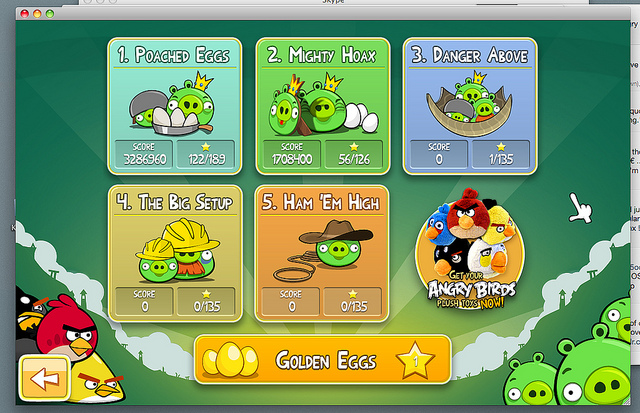Enter The Big Setup episode
The height and width of the screenshot is (413, 640).
174,252
